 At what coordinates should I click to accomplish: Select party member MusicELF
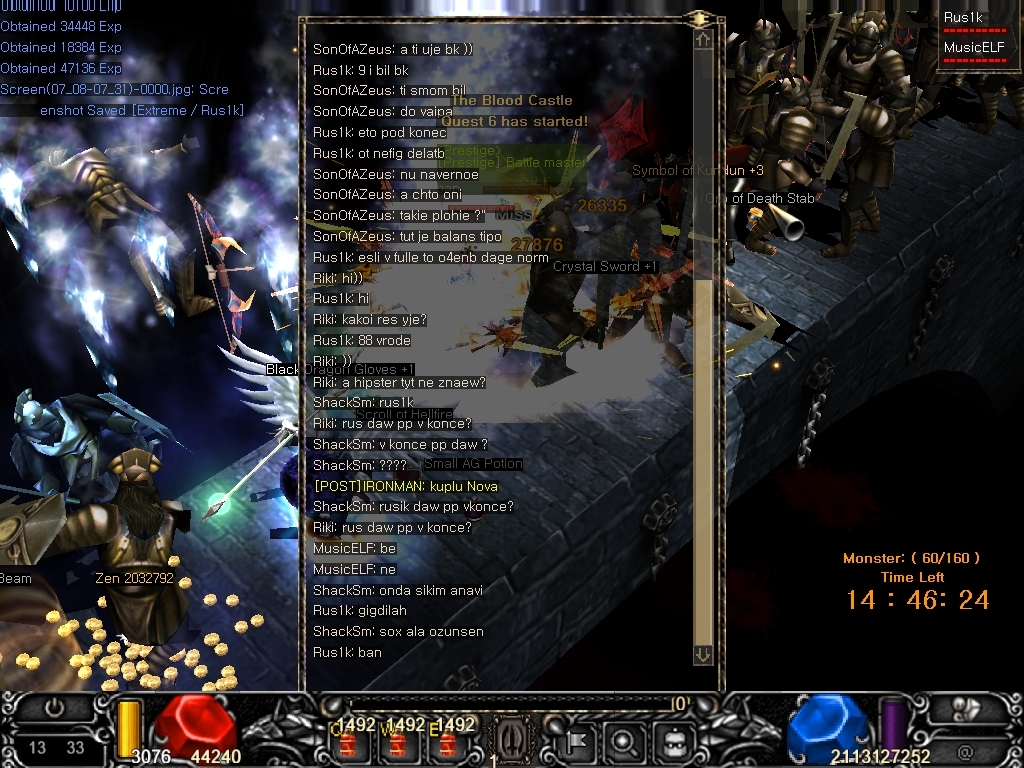coord(971,46)
